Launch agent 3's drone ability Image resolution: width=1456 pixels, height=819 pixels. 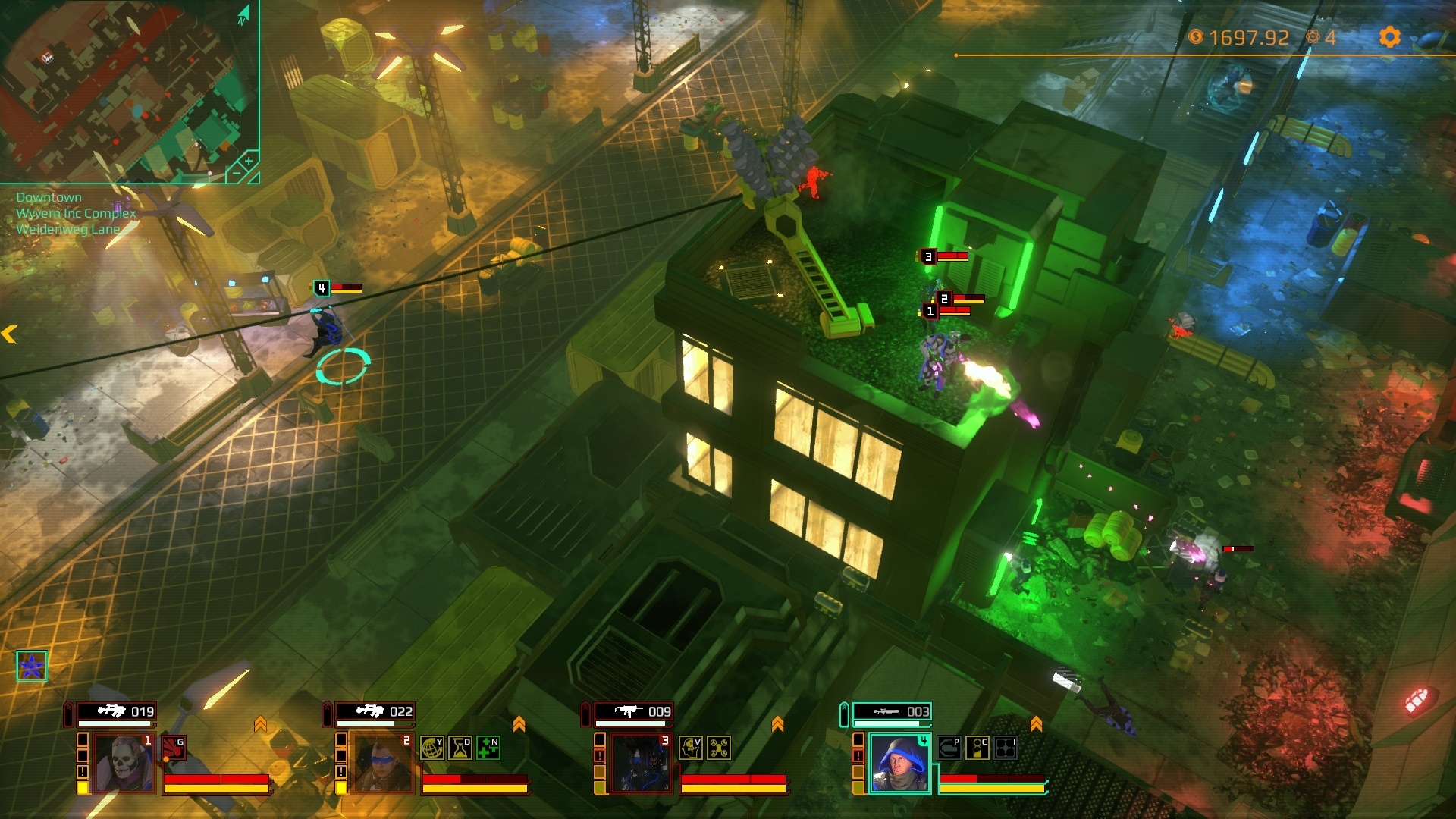click(718, 748)
